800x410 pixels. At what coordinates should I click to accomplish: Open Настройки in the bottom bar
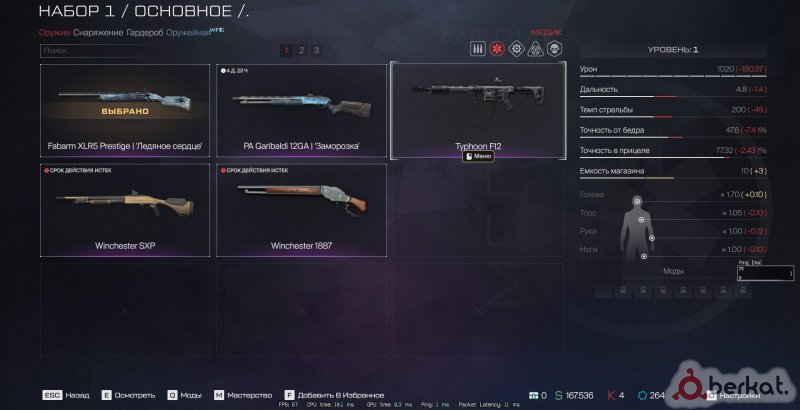pos(735,395)
